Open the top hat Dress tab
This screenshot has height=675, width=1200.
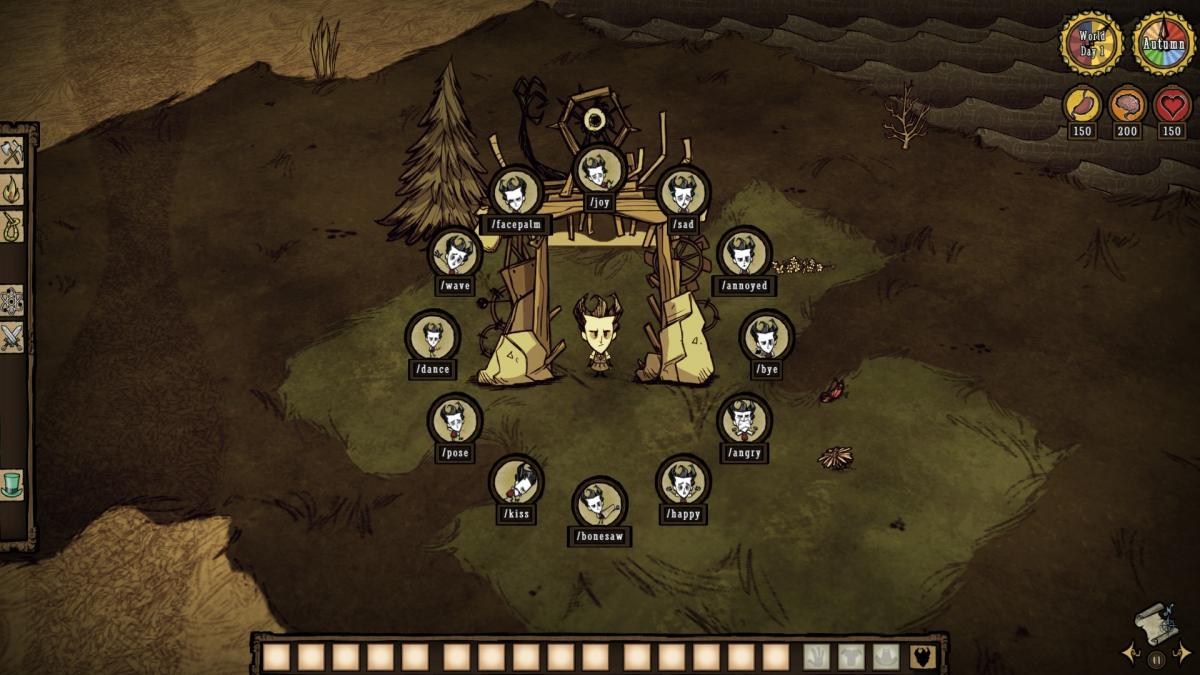click(x=12, y=485)
